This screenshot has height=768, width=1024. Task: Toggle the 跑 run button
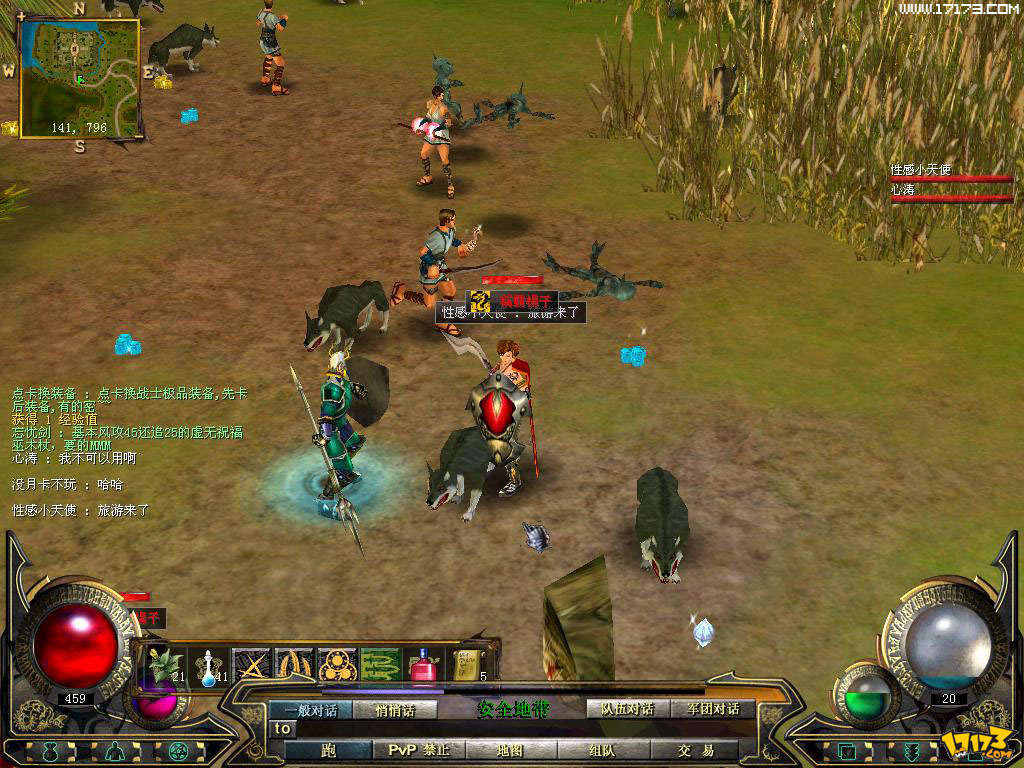click(x=329, y=750)
